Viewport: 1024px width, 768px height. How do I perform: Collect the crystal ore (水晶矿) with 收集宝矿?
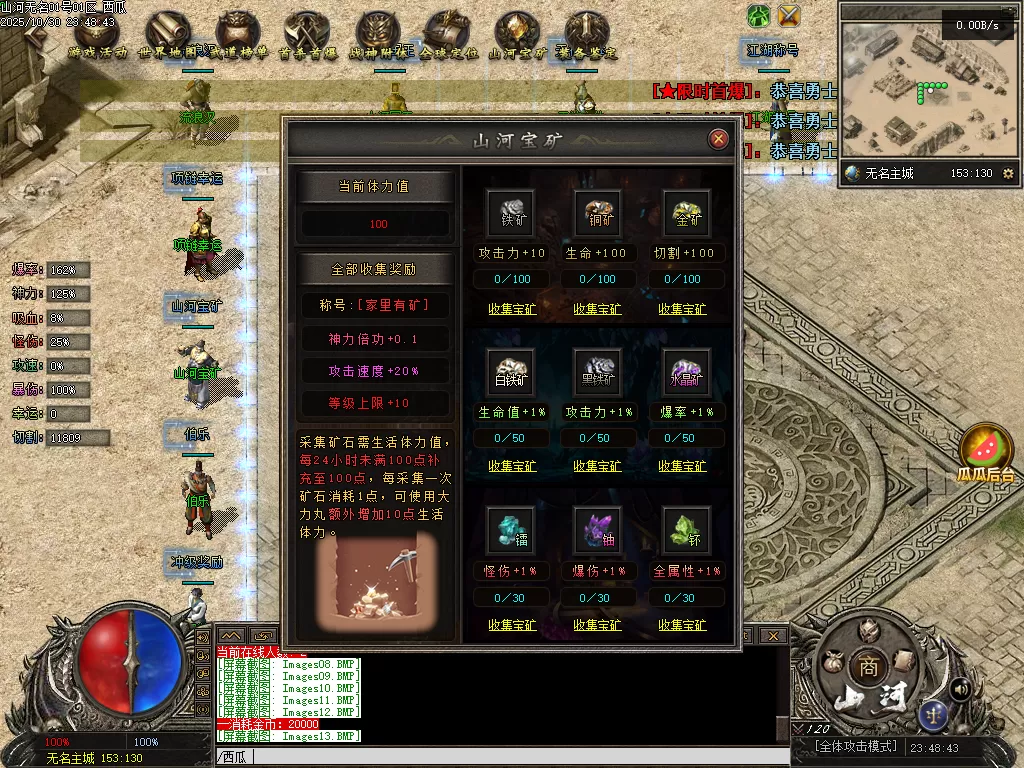click(x=682, y=466)
